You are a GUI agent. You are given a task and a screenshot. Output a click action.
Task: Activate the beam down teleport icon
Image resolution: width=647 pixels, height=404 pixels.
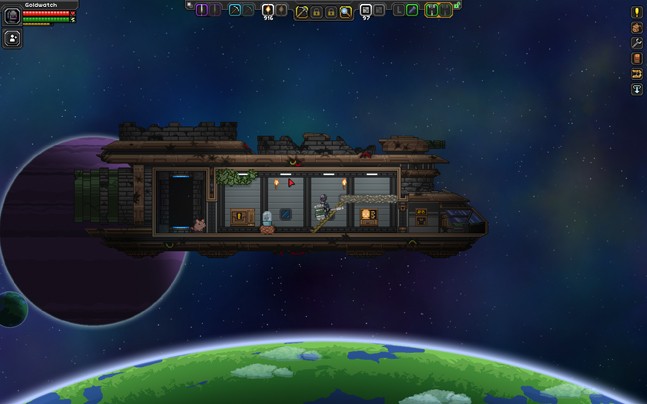pos(637,90)
